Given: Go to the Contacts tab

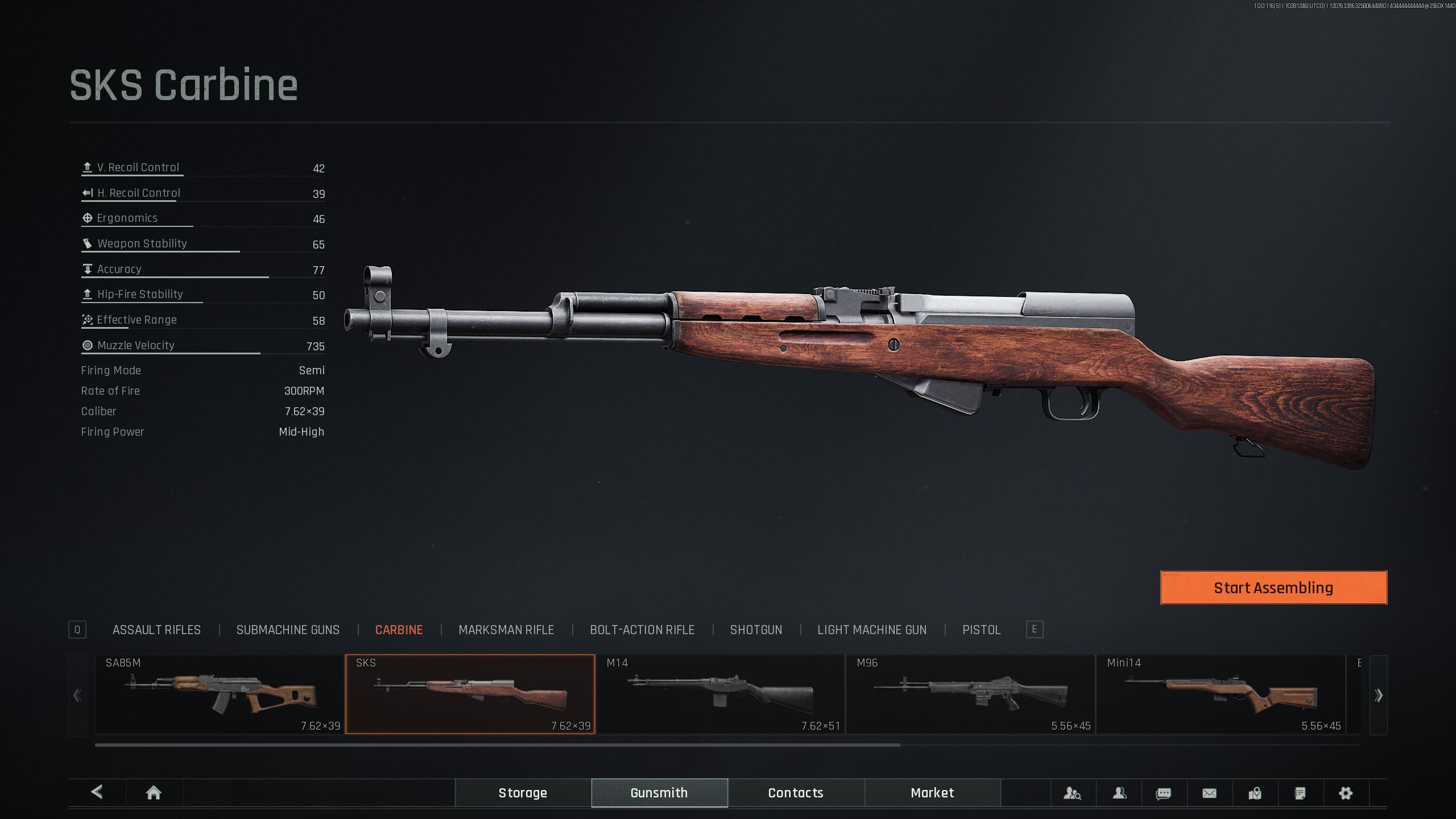Looking at the screenshot, I should tap(796, 793).
